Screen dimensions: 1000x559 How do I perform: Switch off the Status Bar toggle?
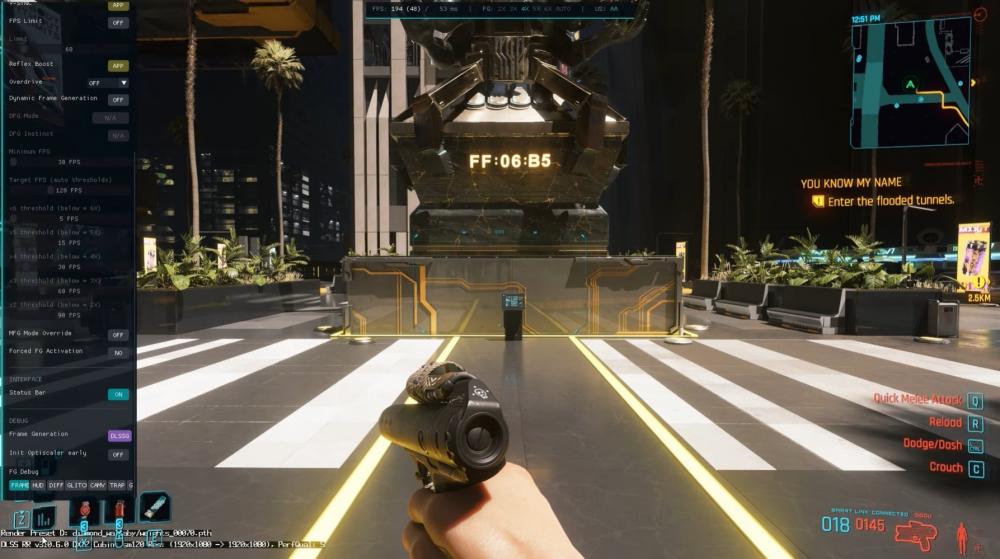[x=118, y=394]
